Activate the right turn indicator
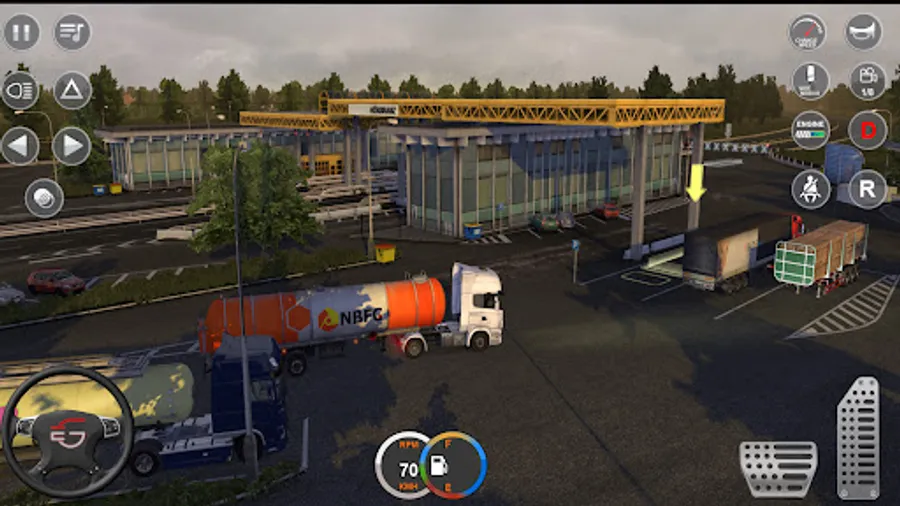Image resolution: width=900 pixels, height=506 pixels. click(72, 146)
